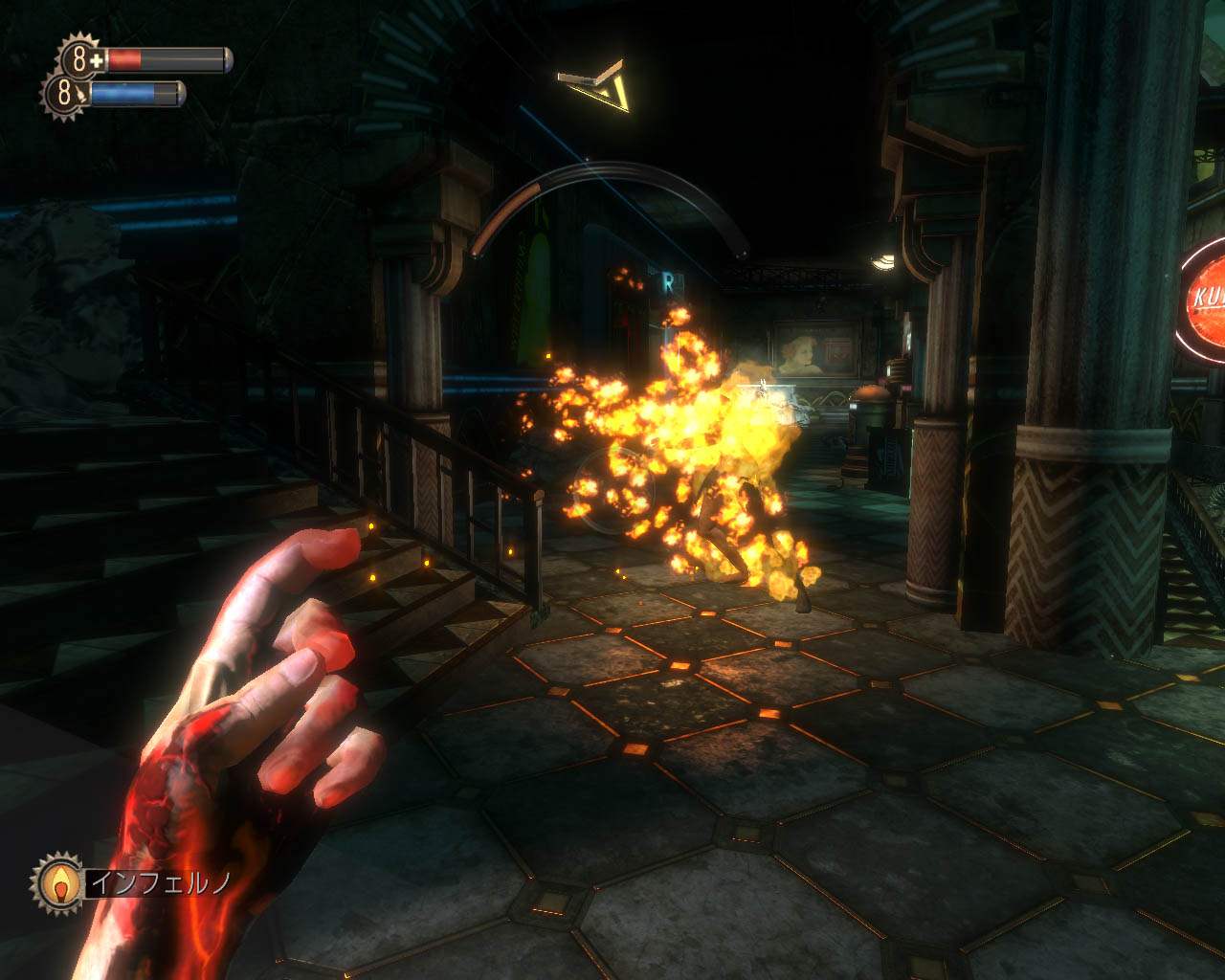Click the first aid kit gear icon
The image size is (1225, 980).
(80, 59)
